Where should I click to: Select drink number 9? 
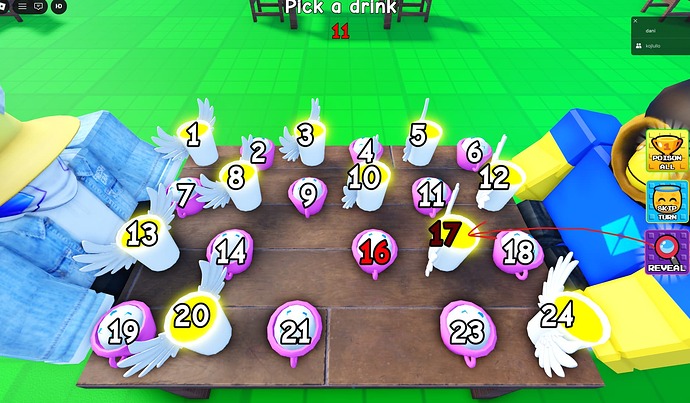tap(308, 193)
